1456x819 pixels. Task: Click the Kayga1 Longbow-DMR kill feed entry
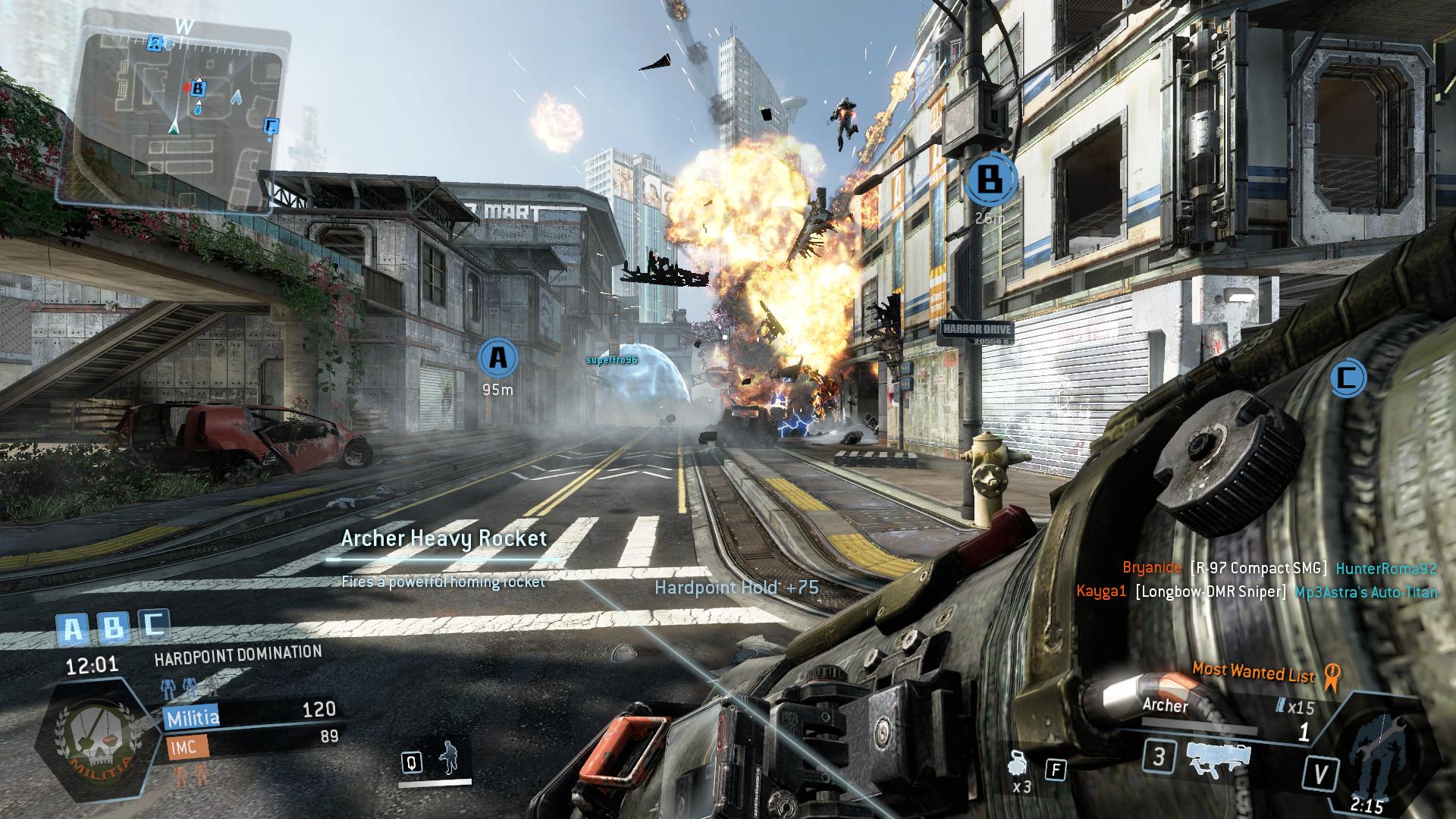1256,591
